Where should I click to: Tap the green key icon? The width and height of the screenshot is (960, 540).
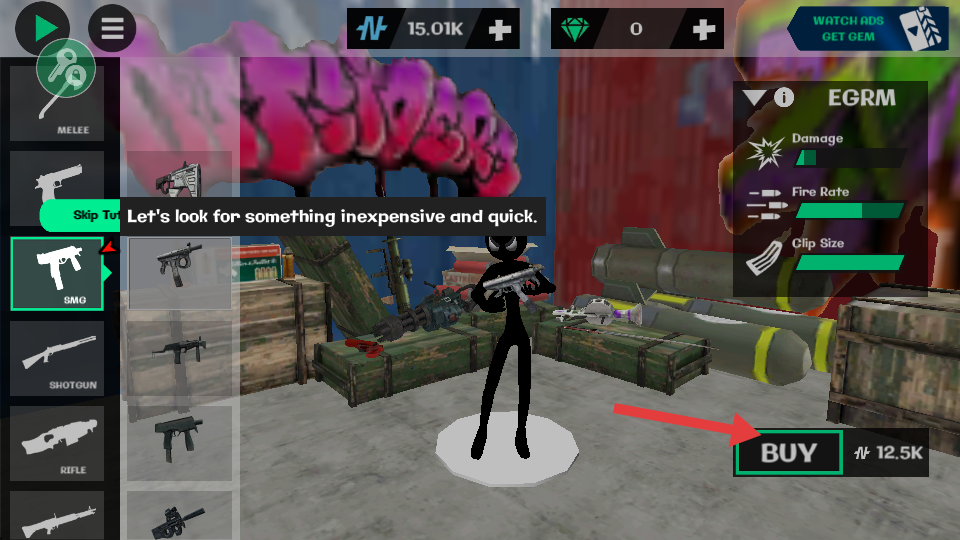66,70
